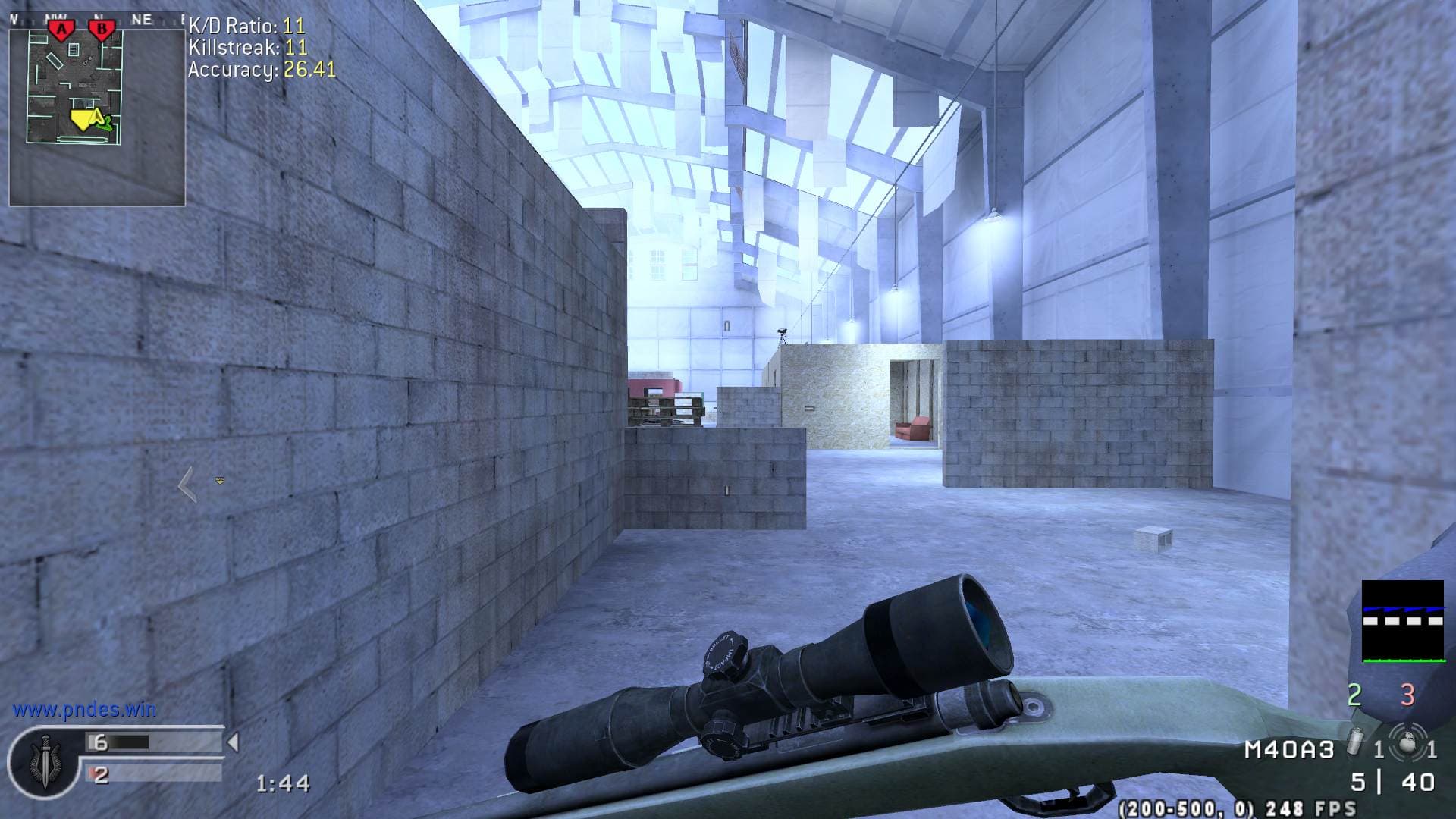Image resolution: width=1456 pixels, height=819 pixels.
Task: Click the winged dagger team emblem
Action: pos(44,761)
